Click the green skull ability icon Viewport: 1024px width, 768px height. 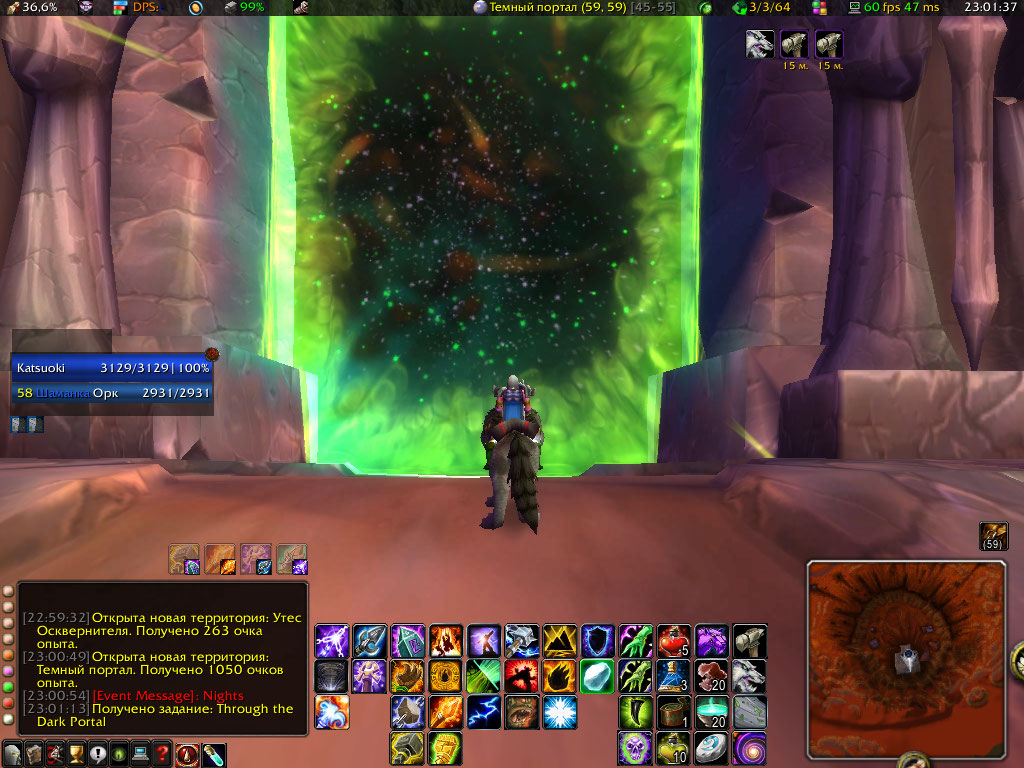pyautogui.click(x=635, y=746)
